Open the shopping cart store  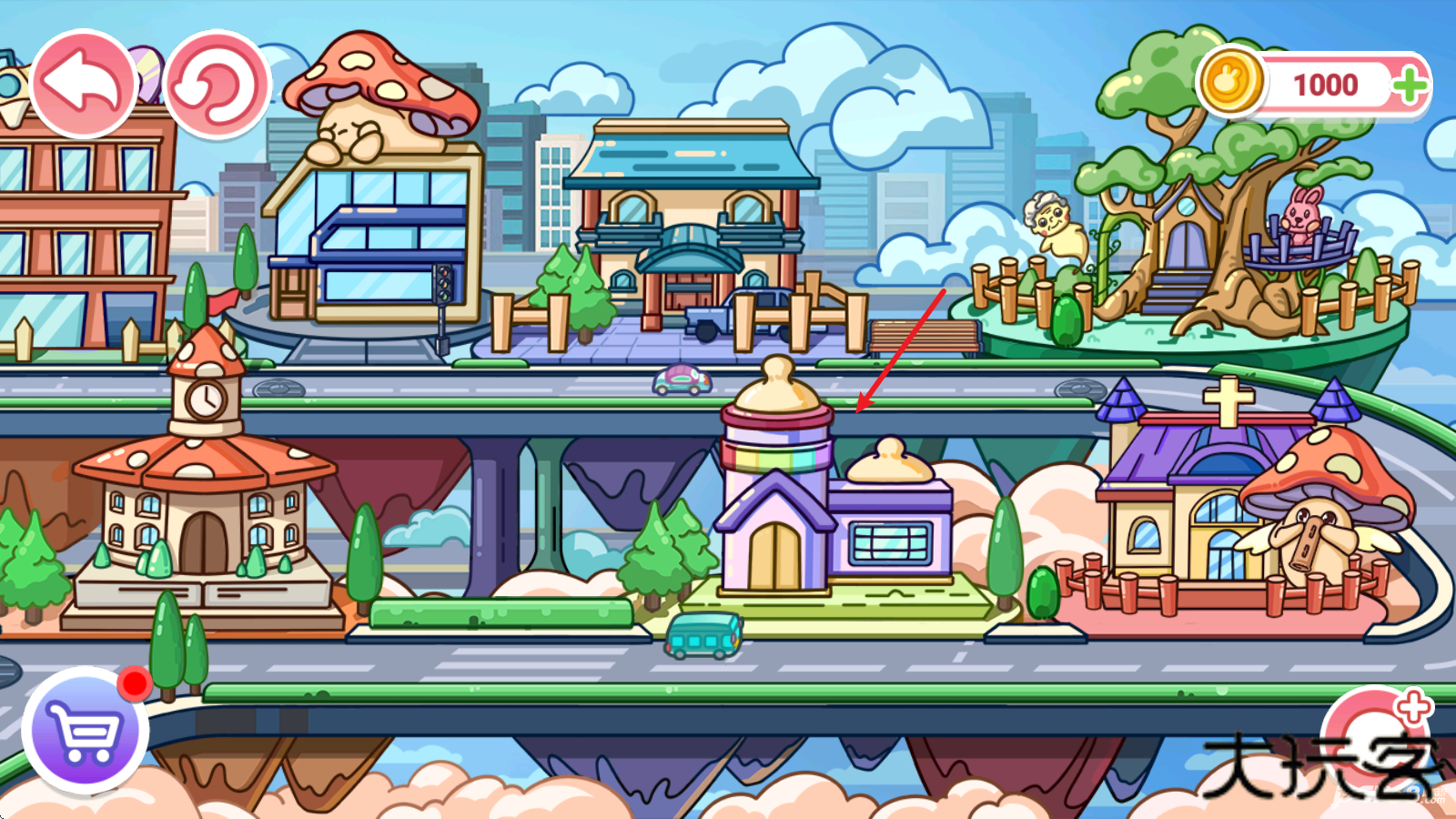point(86,730)
